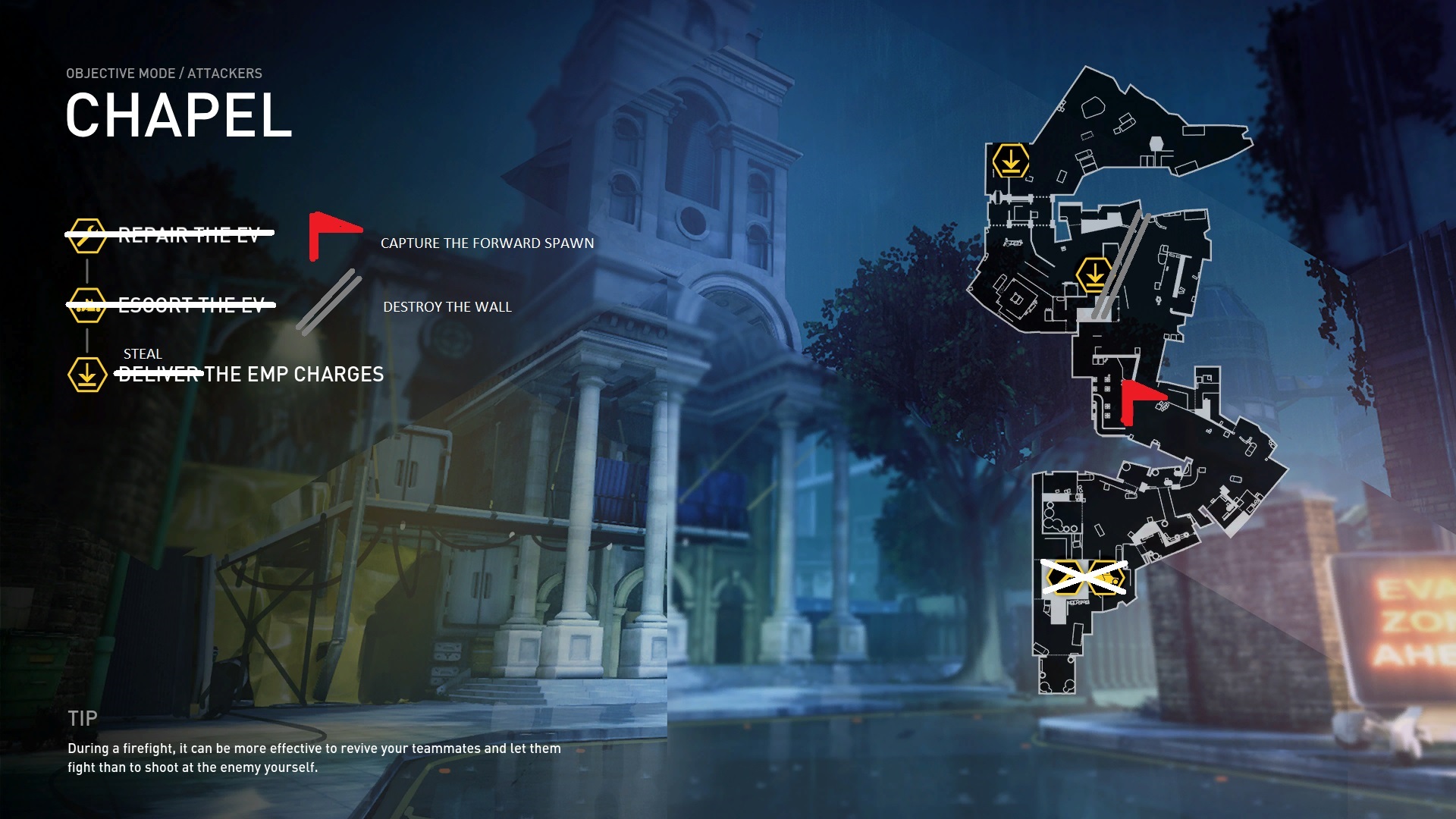Click the objective marker beside the map's wall lines
1456x819 pixels.
click(x=1094, y=275)
